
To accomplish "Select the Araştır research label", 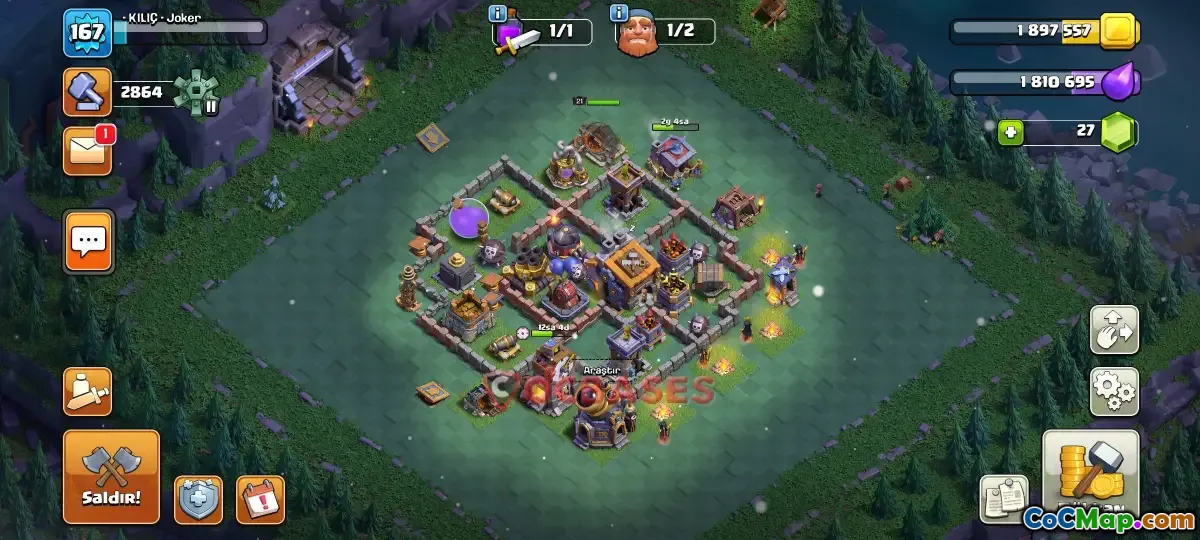I will pyautogui.click(x=603, y=369).
